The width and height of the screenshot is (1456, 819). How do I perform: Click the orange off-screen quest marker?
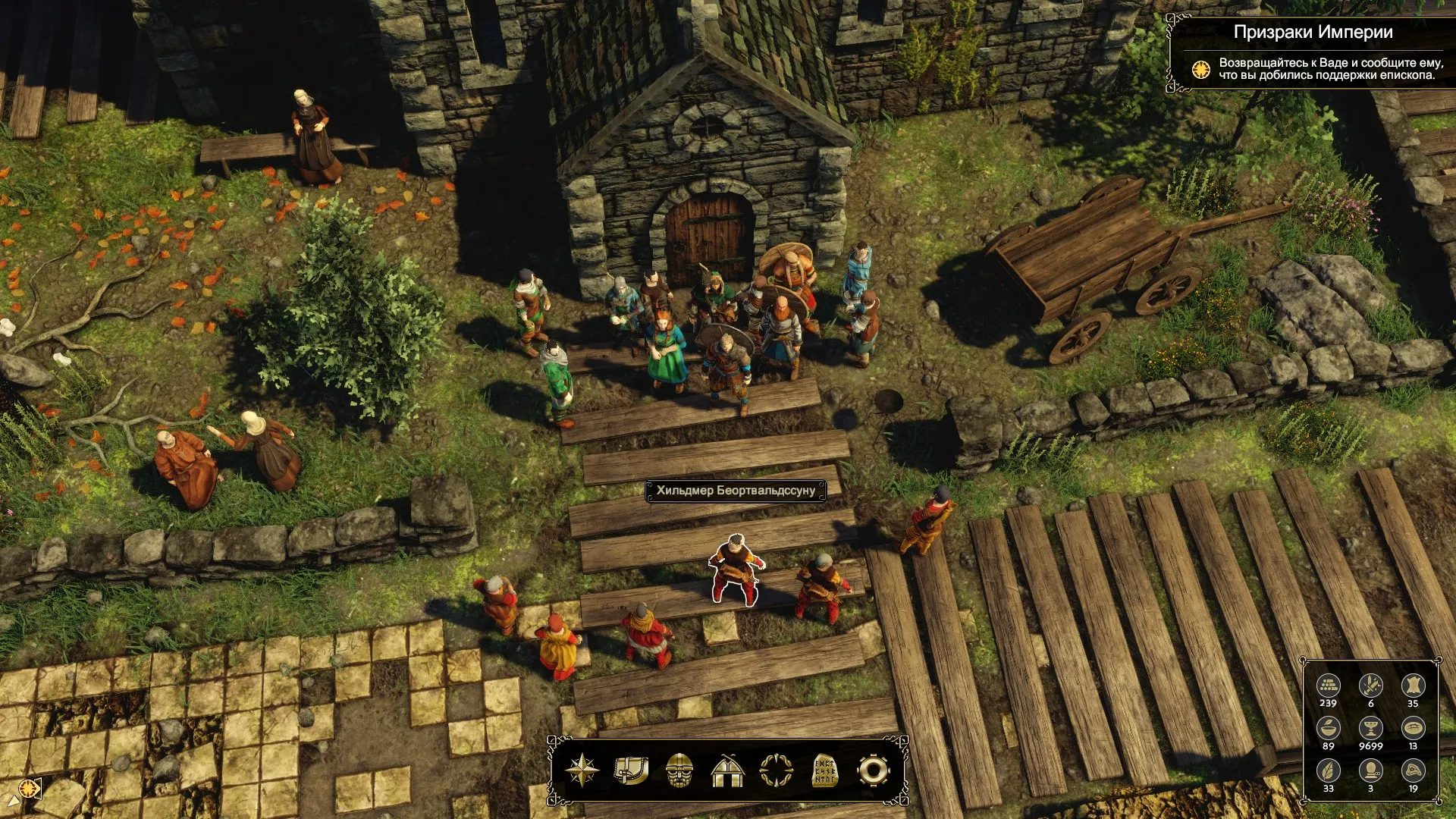[x=30, y=789]
